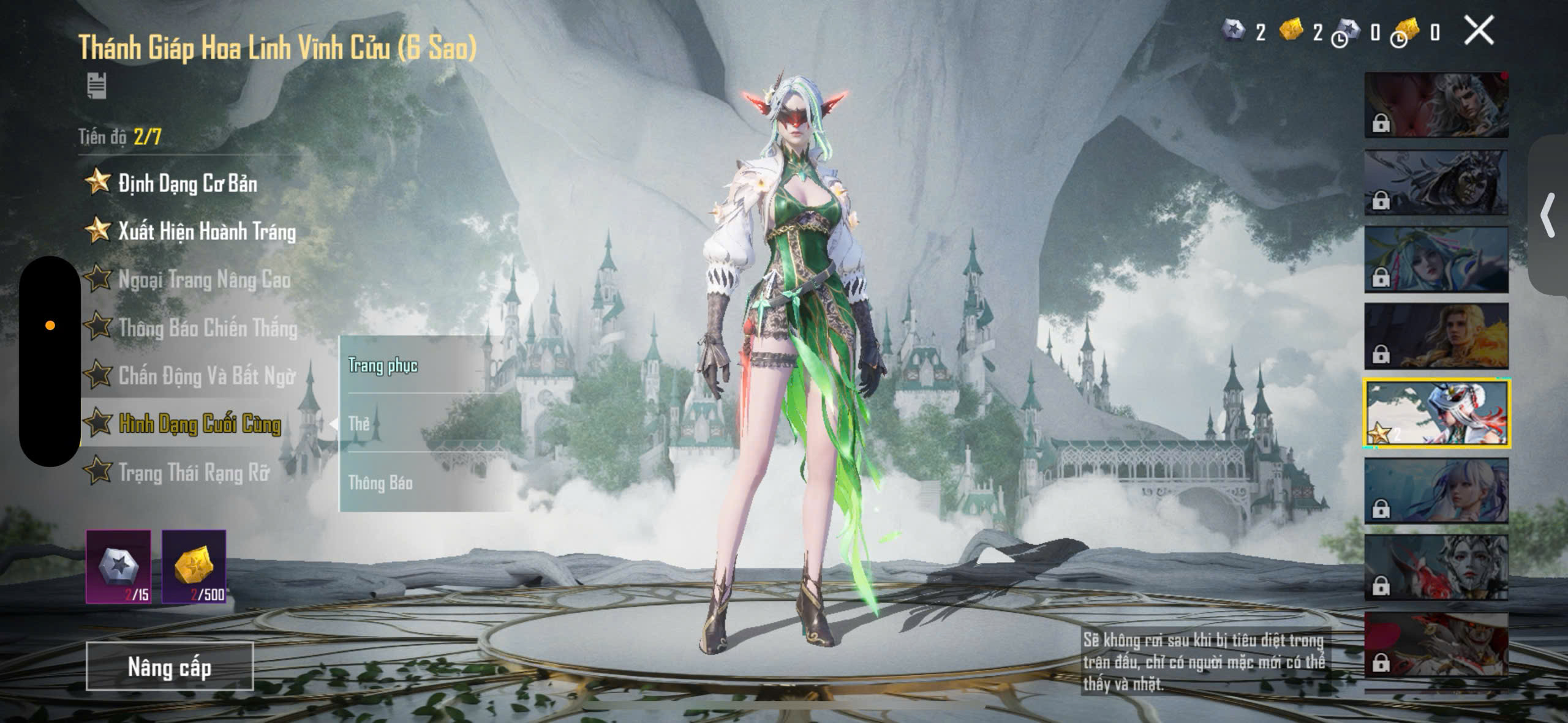Close the outfit upgrade screen

[1479, 31]
